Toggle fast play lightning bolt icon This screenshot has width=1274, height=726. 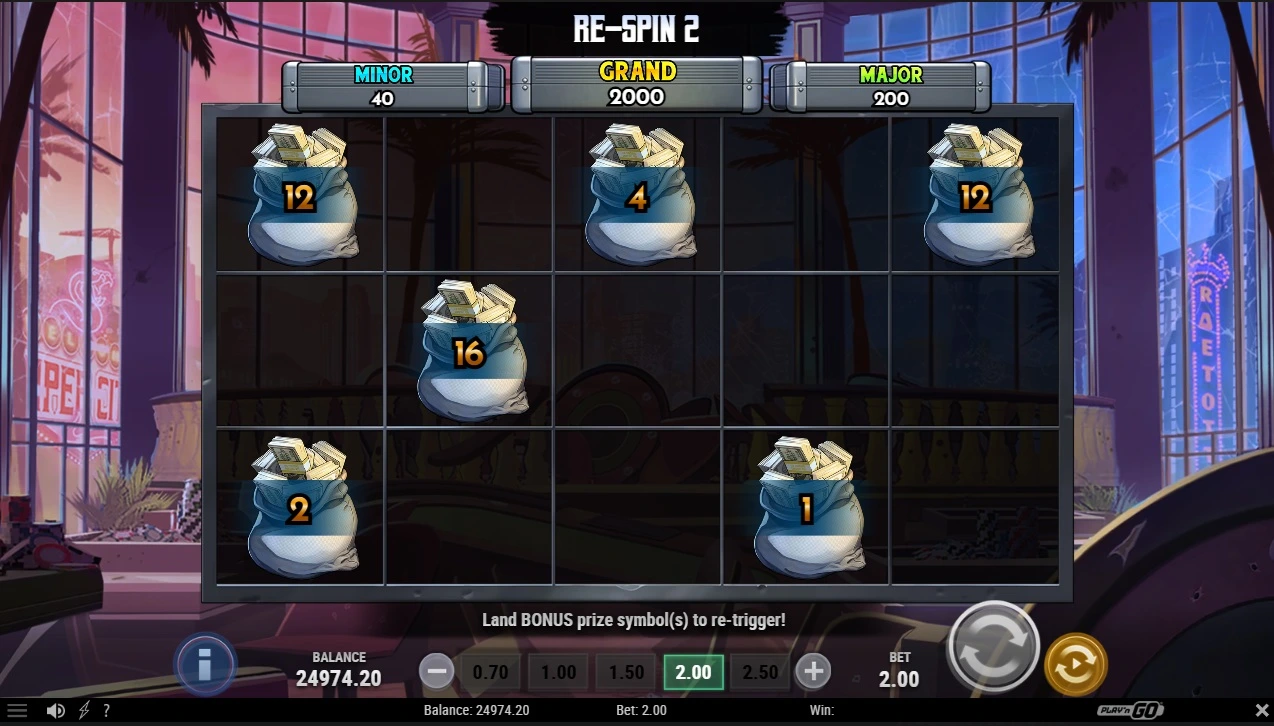click(84, 711)
